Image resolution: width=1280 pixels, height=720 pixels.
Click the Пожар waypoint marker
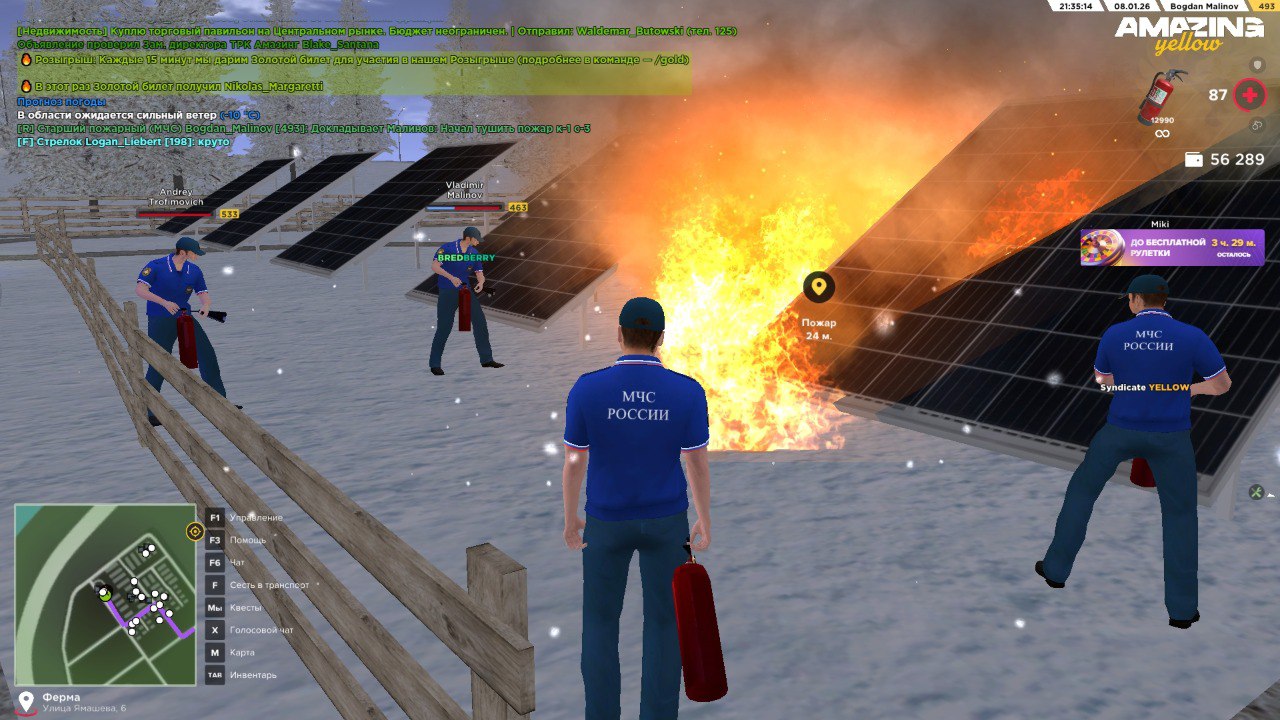click(x=819, y=288)
